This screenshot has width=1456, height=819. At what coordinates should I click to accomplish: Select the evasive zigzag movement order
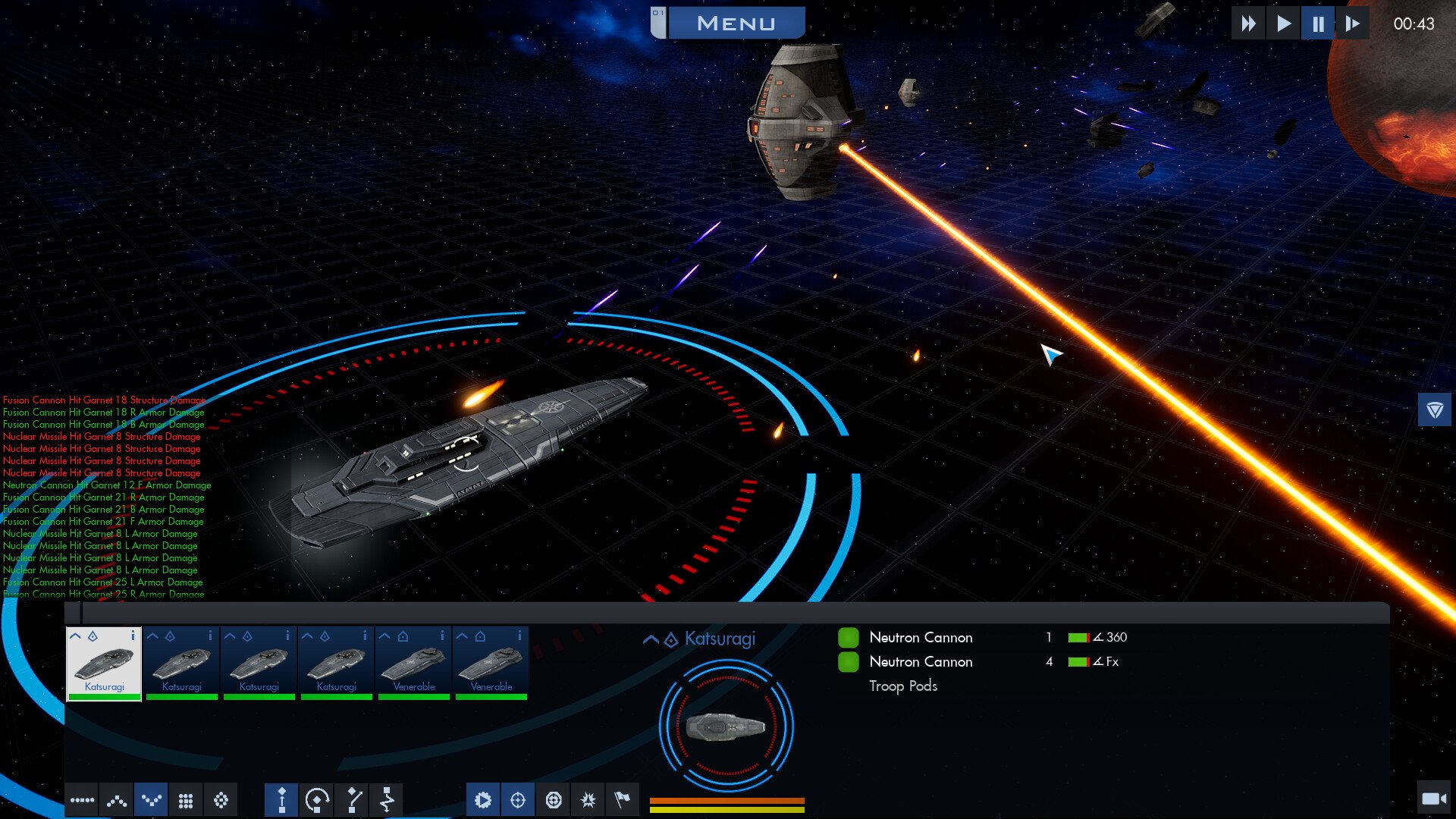(387, 800)
